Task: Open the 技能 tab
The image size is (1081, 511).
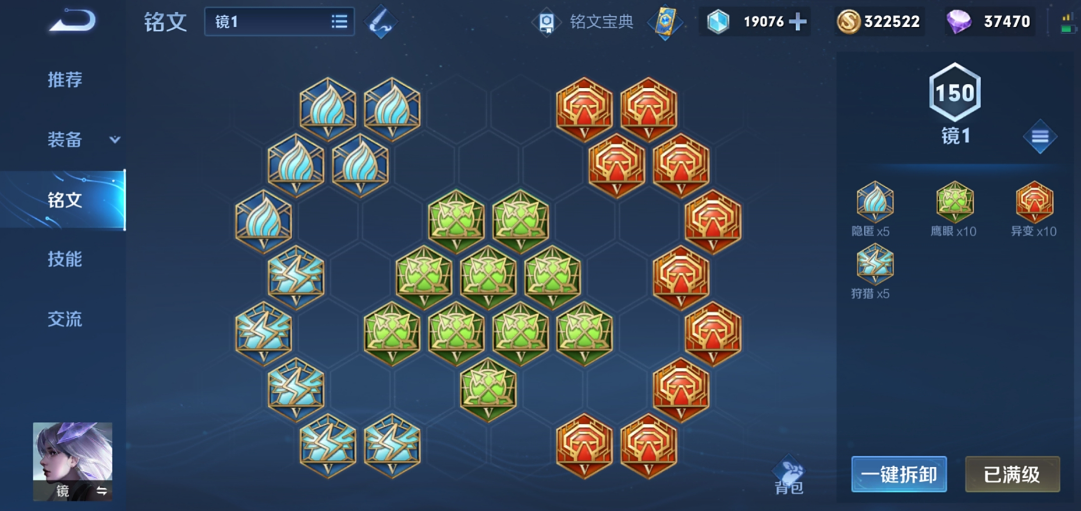Action: pyautogui.click(x=65, y=259)
